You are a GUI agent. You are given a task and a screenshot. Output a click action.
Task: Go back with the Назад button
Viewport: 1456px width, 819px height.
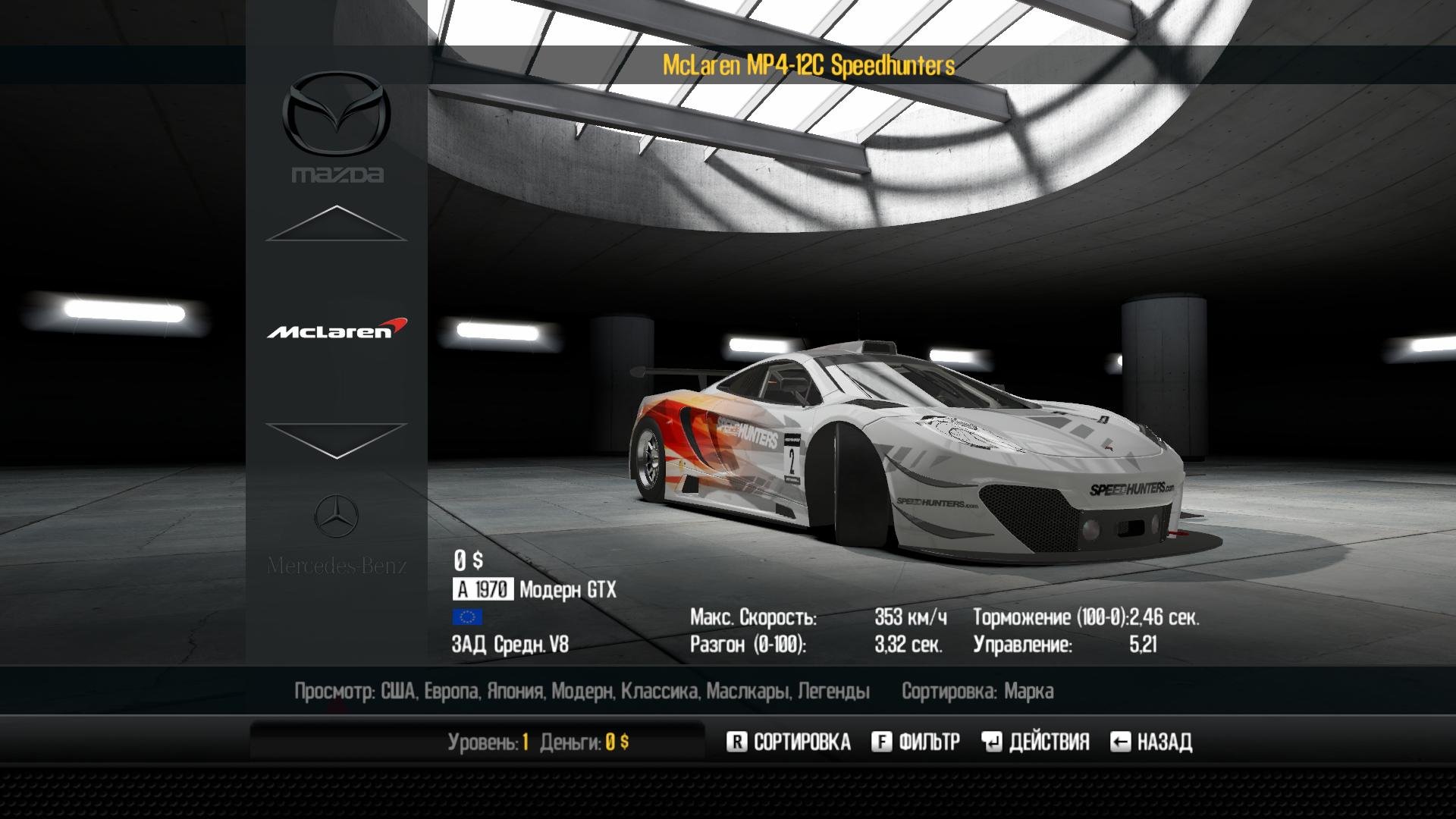tap(1151, 742)
